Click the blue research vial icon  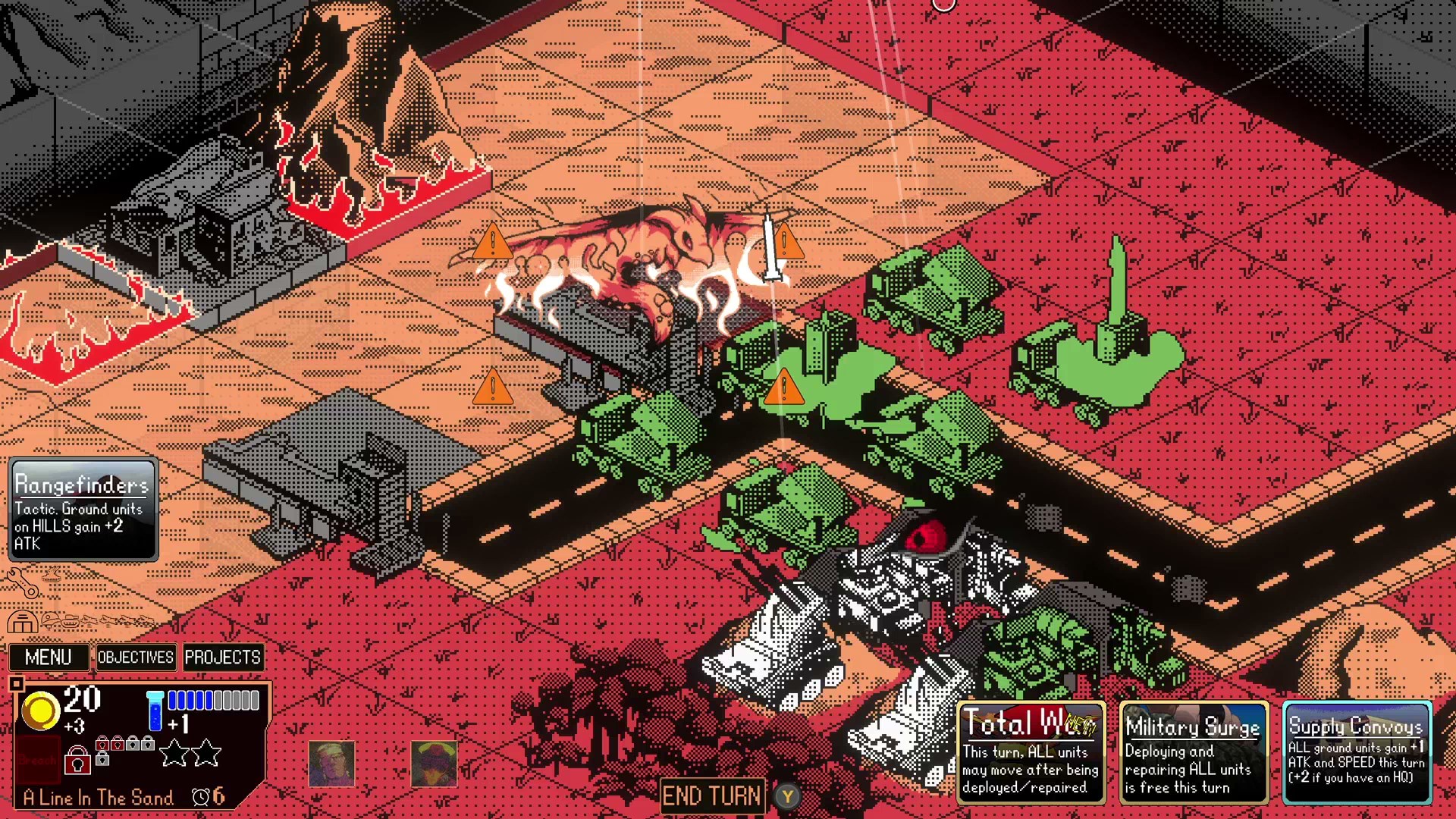155,711
